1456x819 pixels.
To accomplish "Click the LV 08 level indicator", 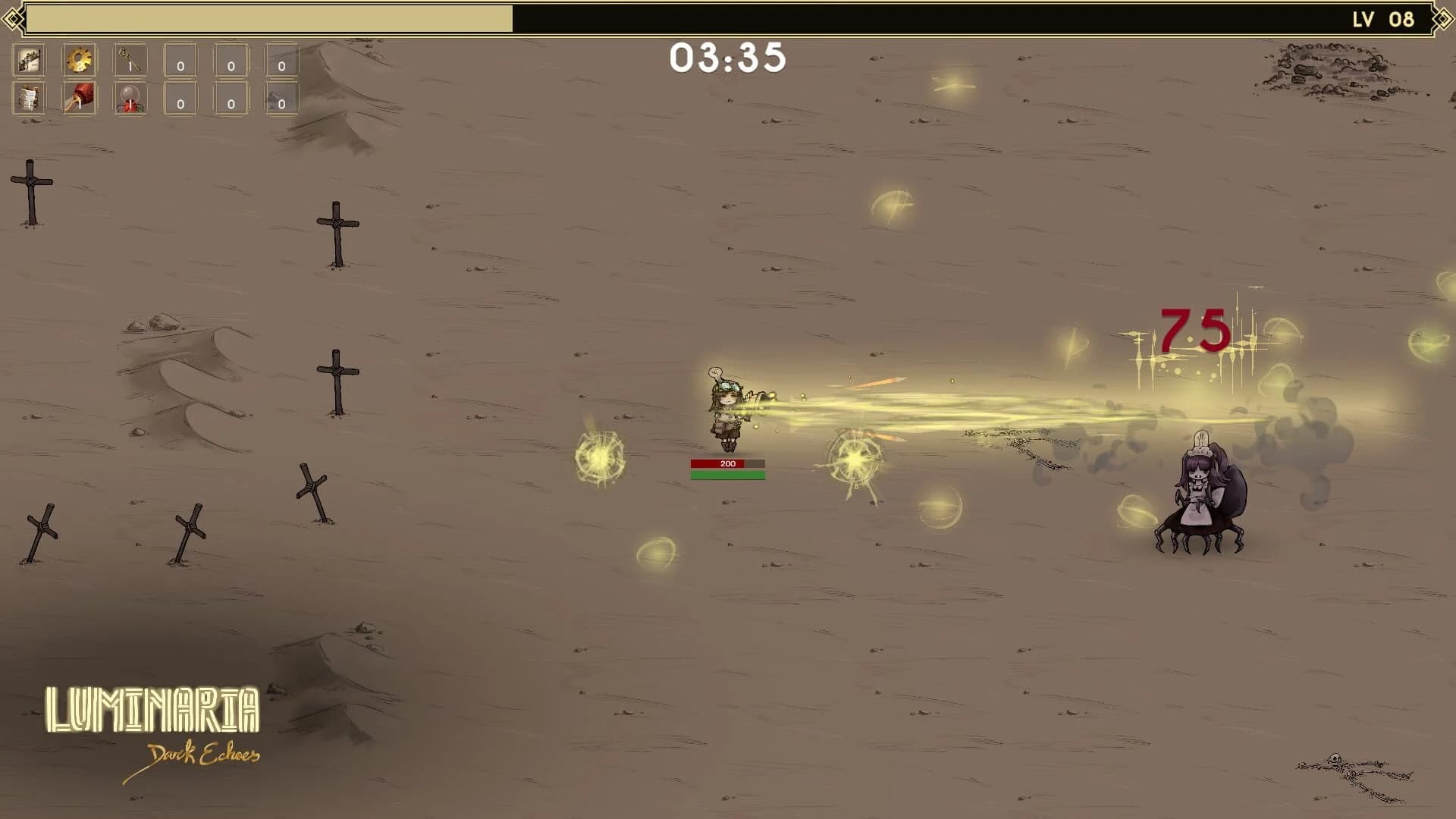I will tap(1382, 17).
